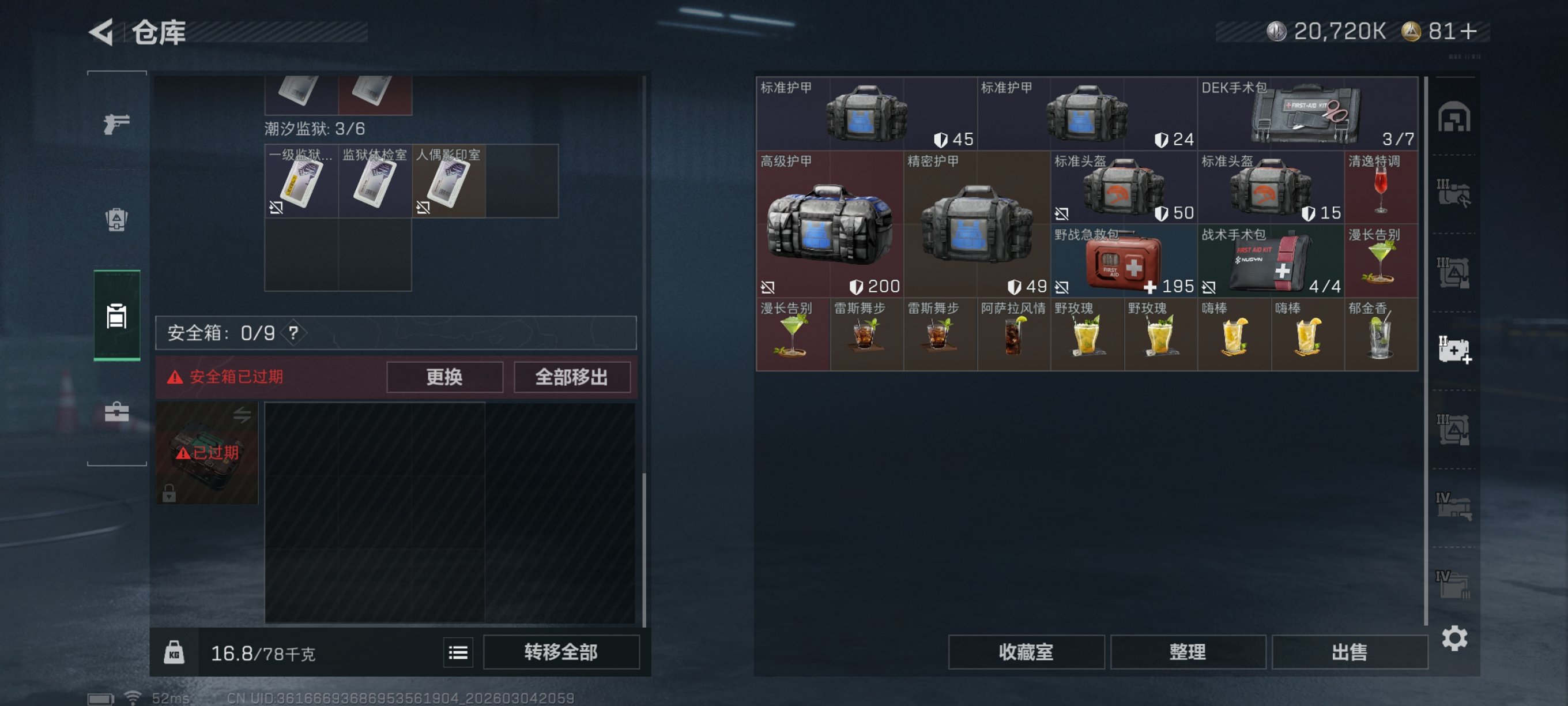Select the 人偶影印室 key card thumbnail

[448, 182]
